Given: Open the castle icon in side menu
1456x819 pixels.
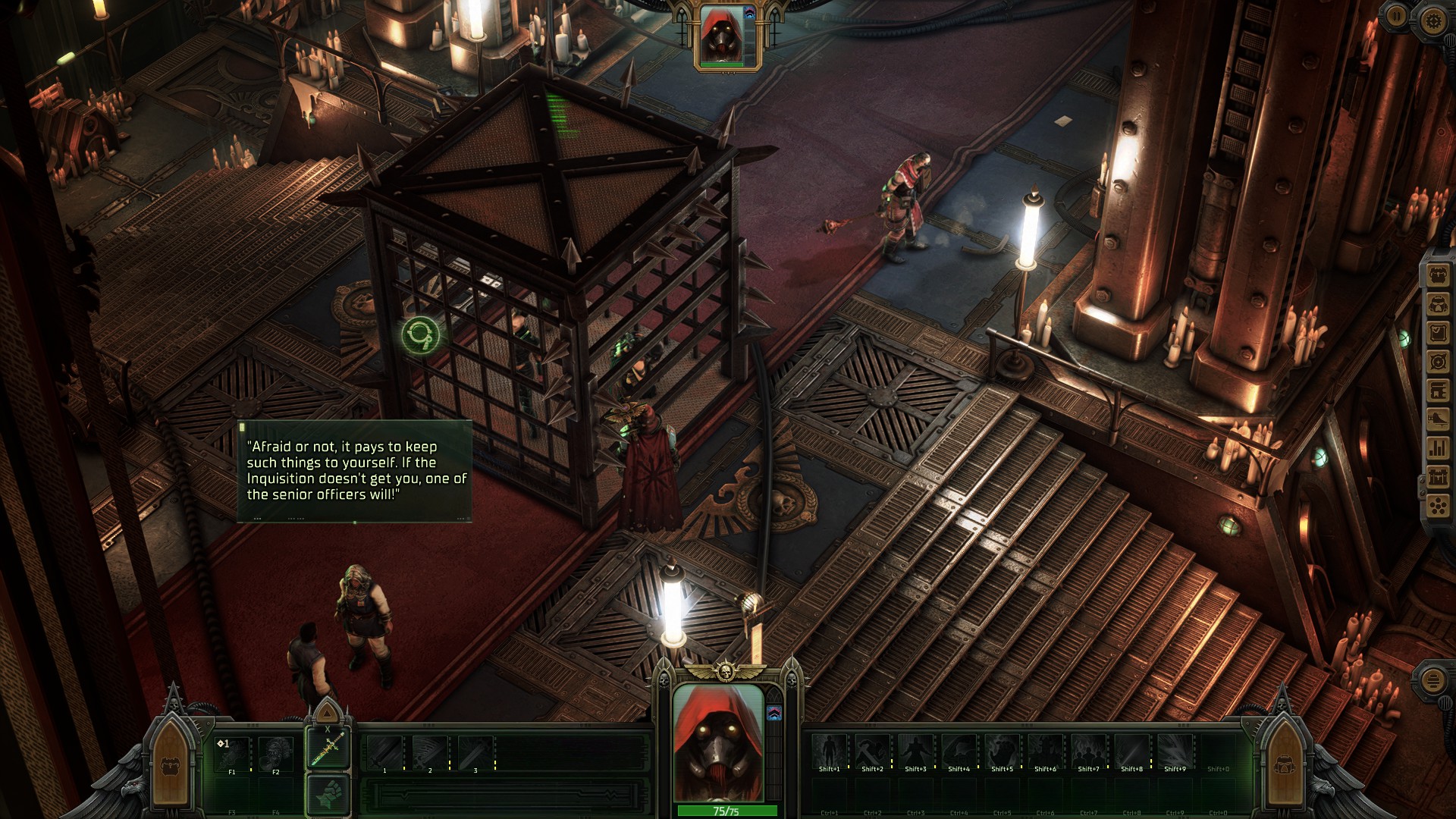Looking at the screenshot, I should click(1438, 478).
